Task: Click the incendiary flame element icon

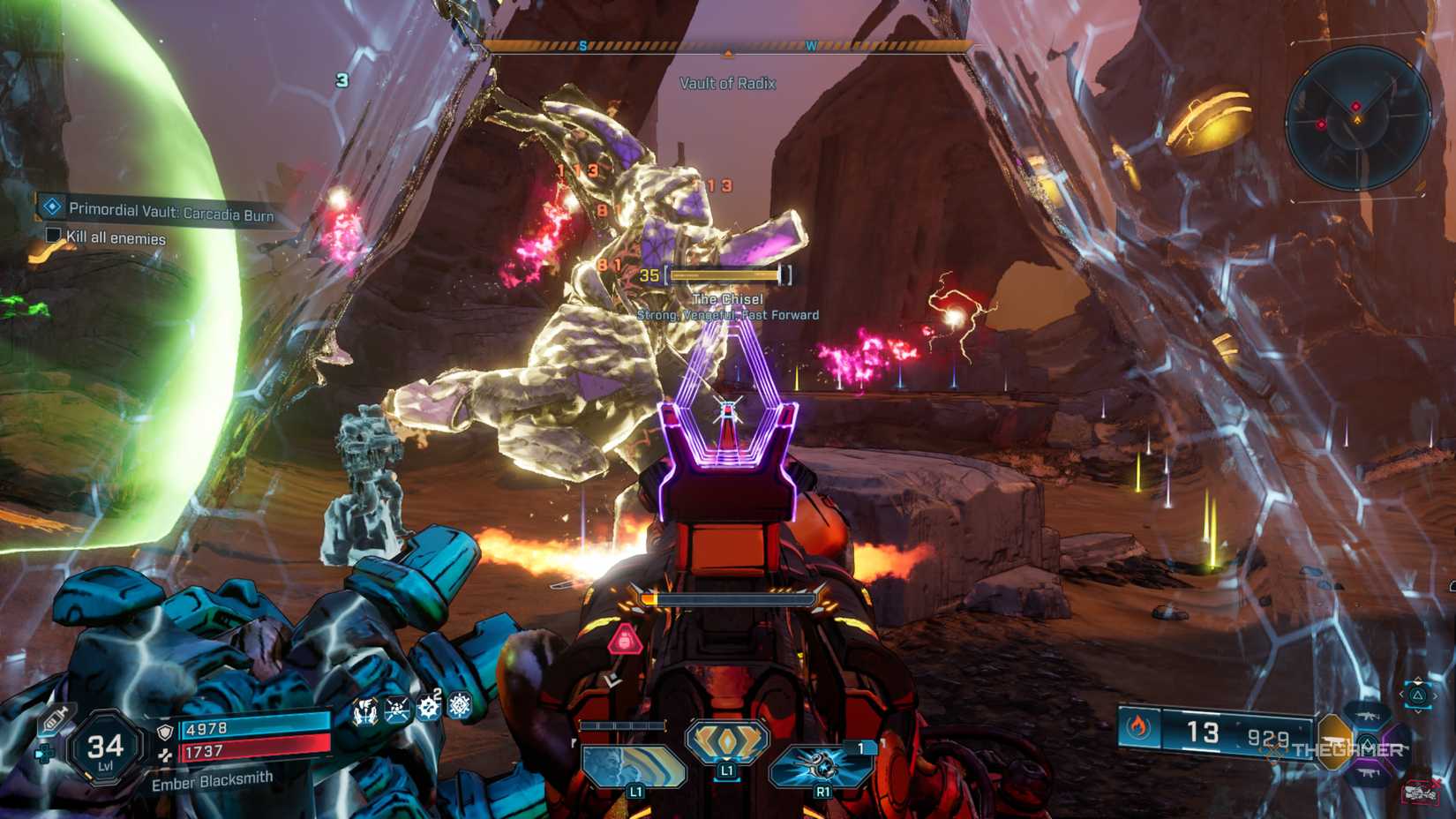Action: [1138, 727]
